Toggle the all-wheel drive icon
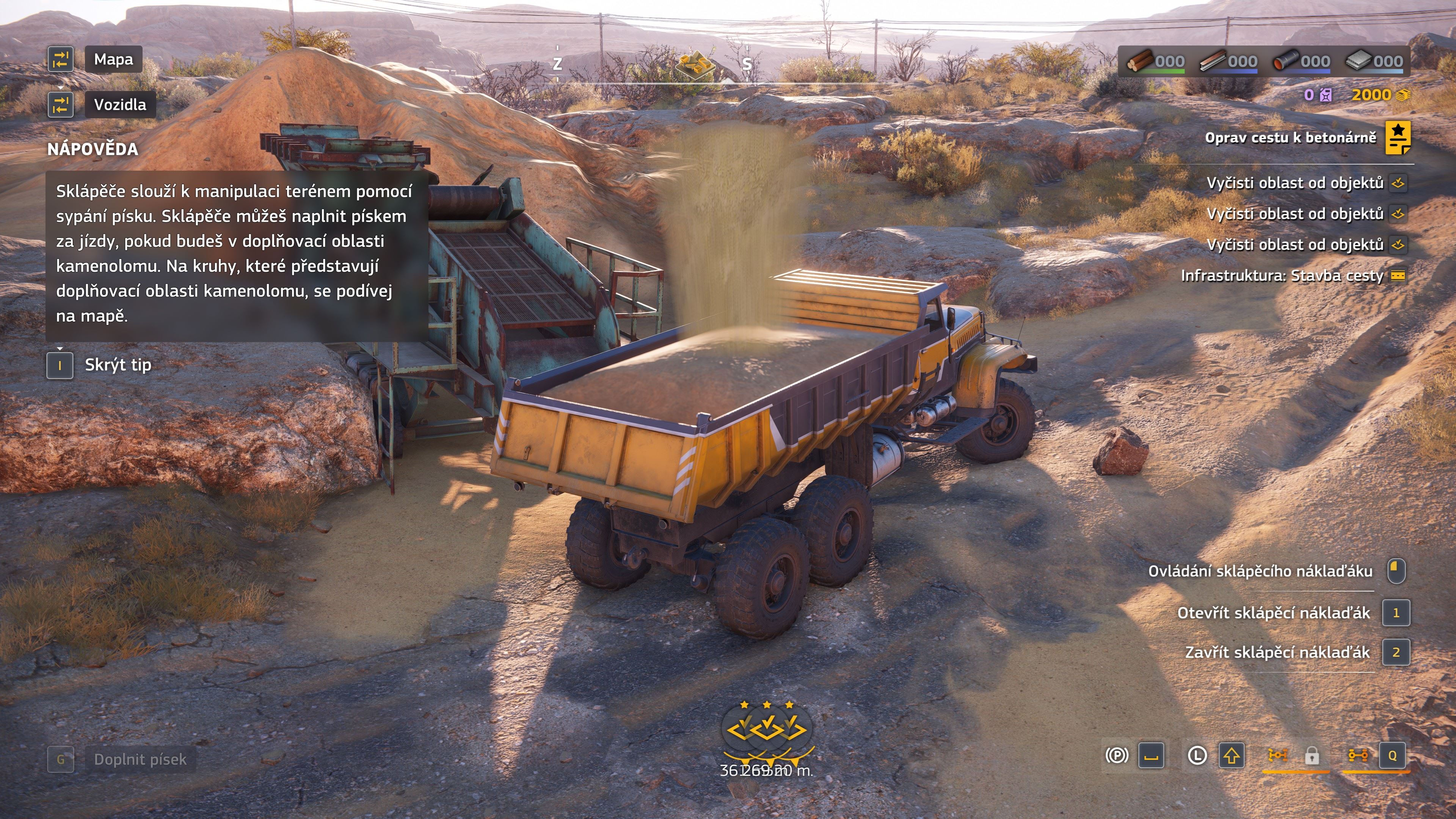Screen dimensions: 1456x819 click(x=1358, y=756)
